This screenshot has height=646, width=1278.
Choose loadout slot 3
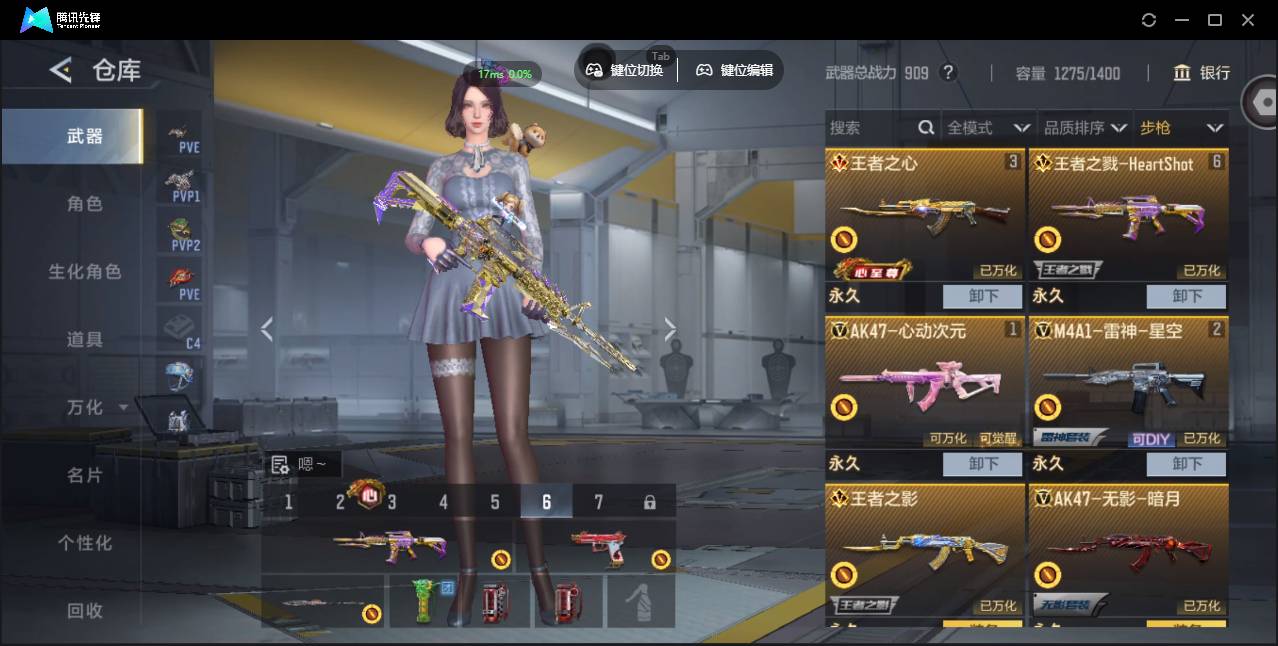pos(391,502)
